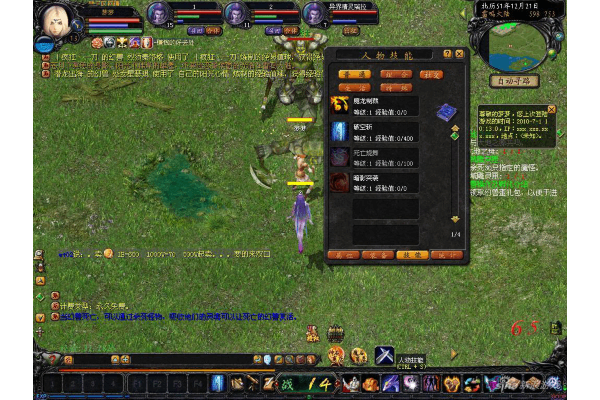Close the 人物技能 skills window
The width and height of the screenshot is (600, 400).
point(460,53)
